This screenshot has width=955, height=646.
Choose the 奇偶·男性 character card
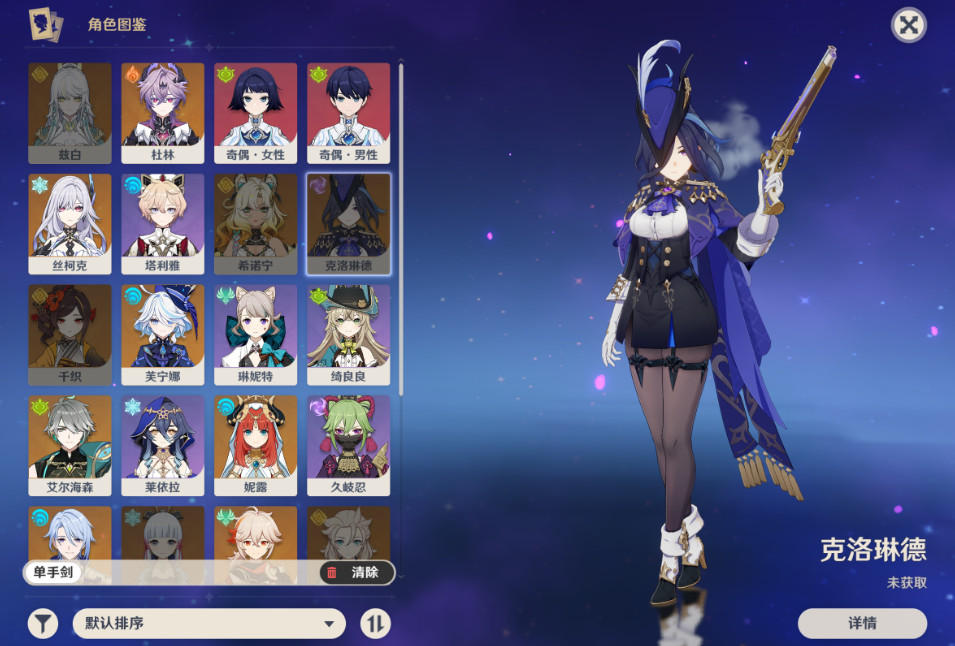click(348, 113)
